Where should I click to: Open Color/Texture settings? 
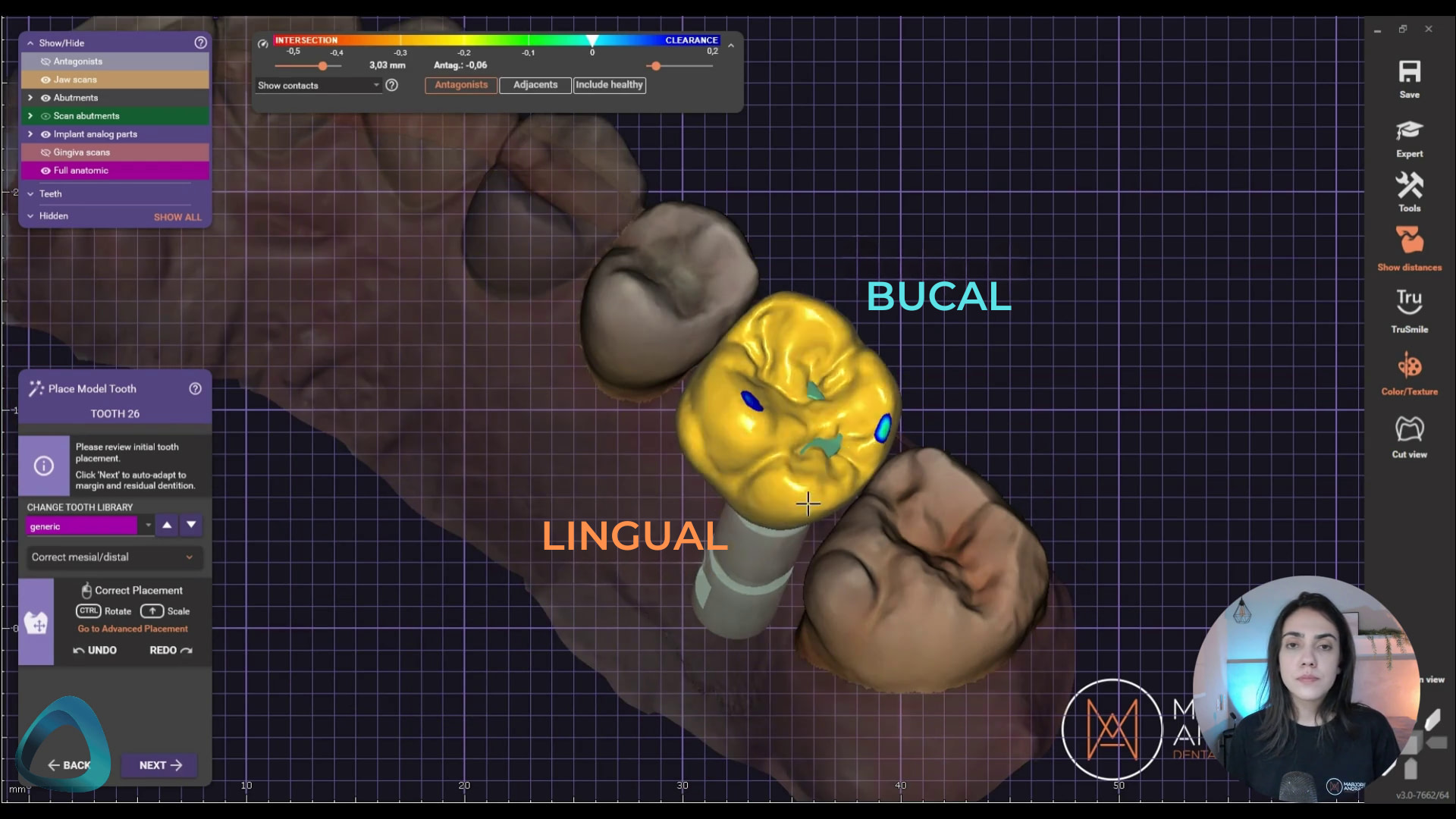point(1409,370)
